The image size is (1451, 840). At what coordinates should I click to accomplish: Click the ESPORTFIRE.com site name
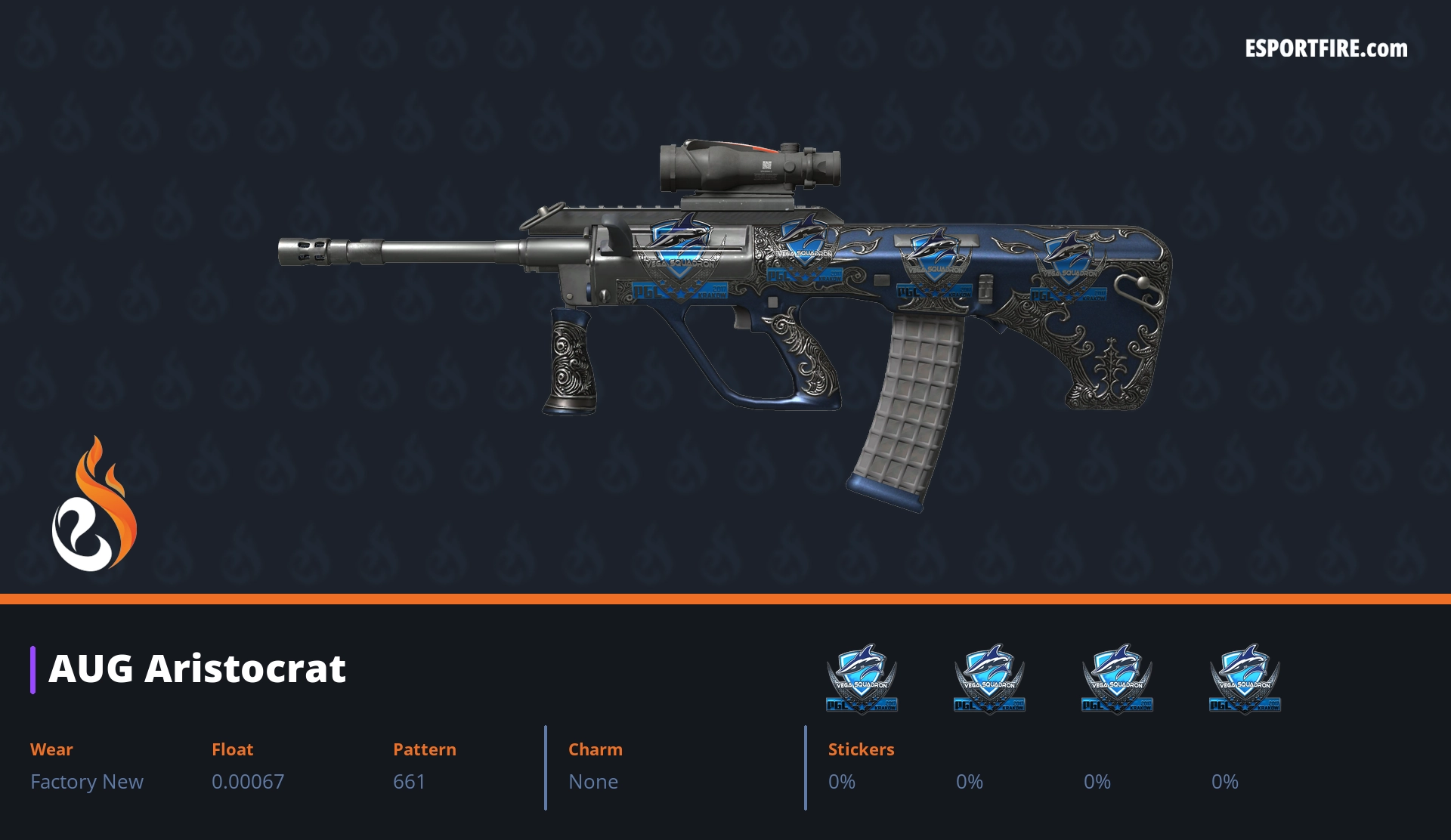pos(1326,49)
